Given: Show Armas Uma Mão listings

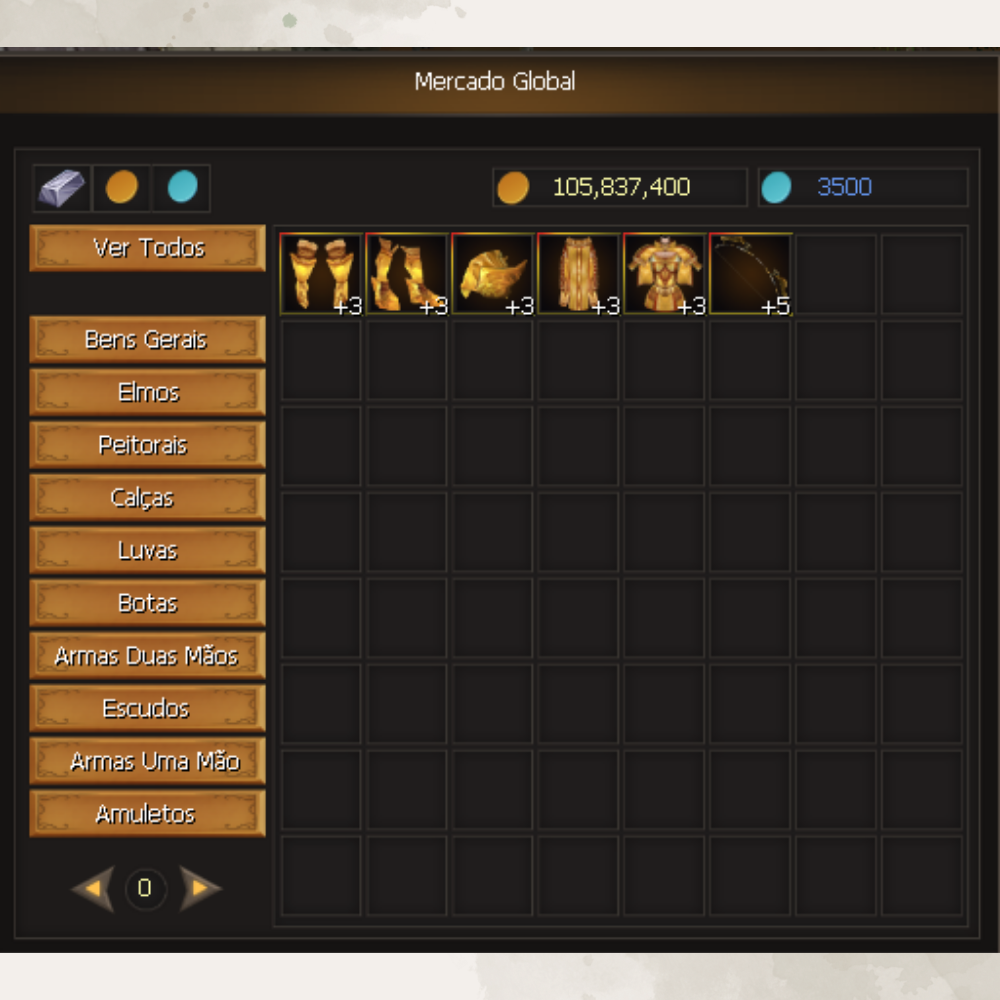Looking at the screenshot, I should tap(148, 762).
